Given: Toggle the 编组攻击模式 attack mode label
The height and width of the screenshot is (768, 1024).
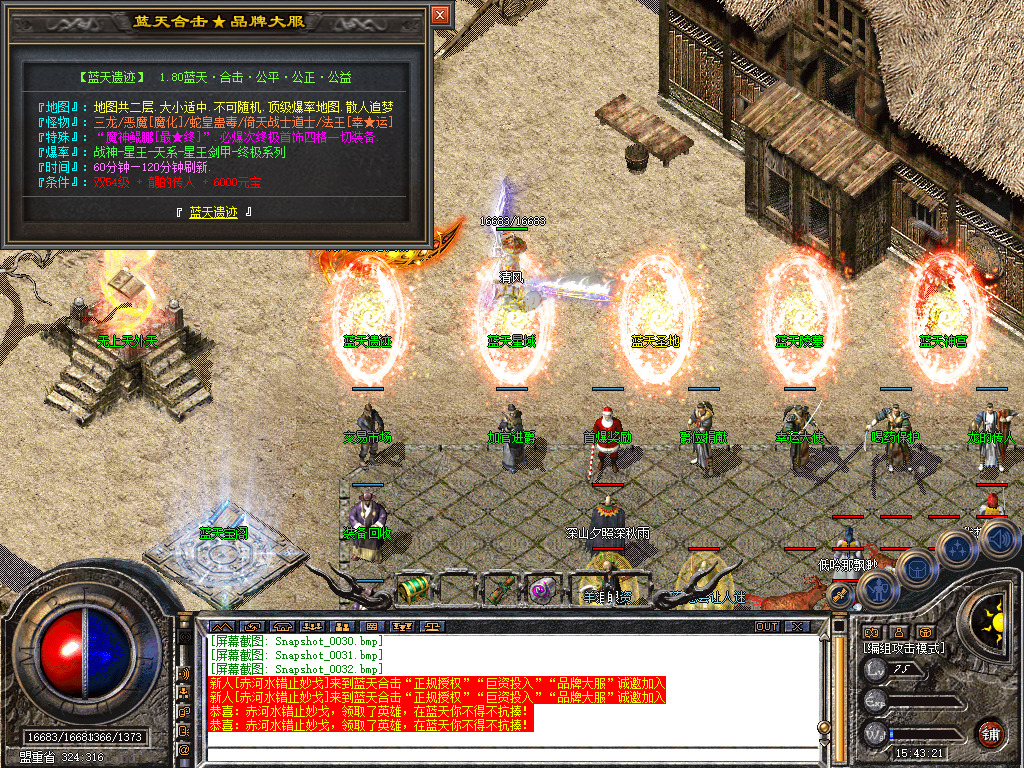Looking at the screenshot, I should (x=904, y=648).
